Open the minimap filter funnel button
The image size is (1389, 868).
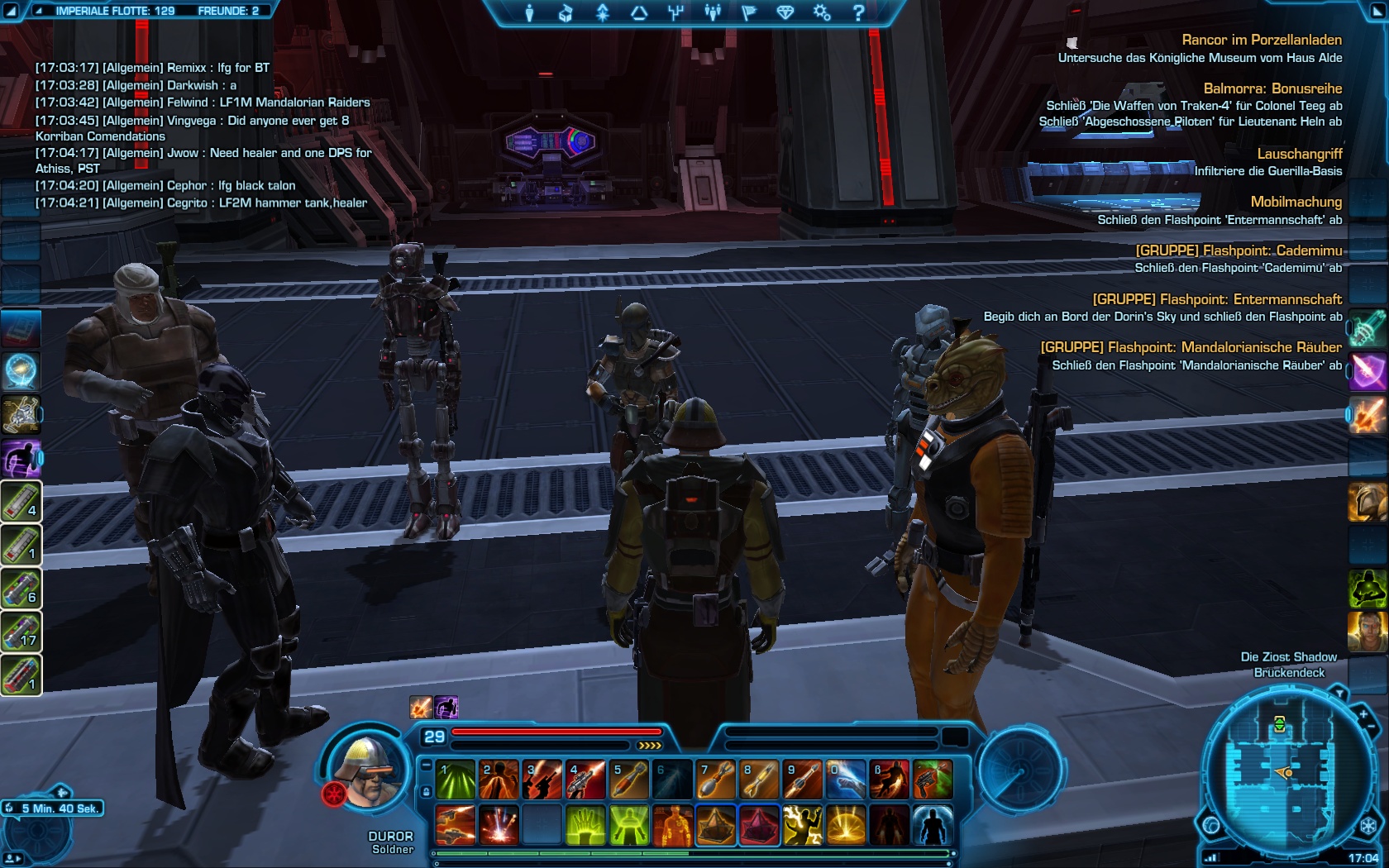pos(1339,693)
